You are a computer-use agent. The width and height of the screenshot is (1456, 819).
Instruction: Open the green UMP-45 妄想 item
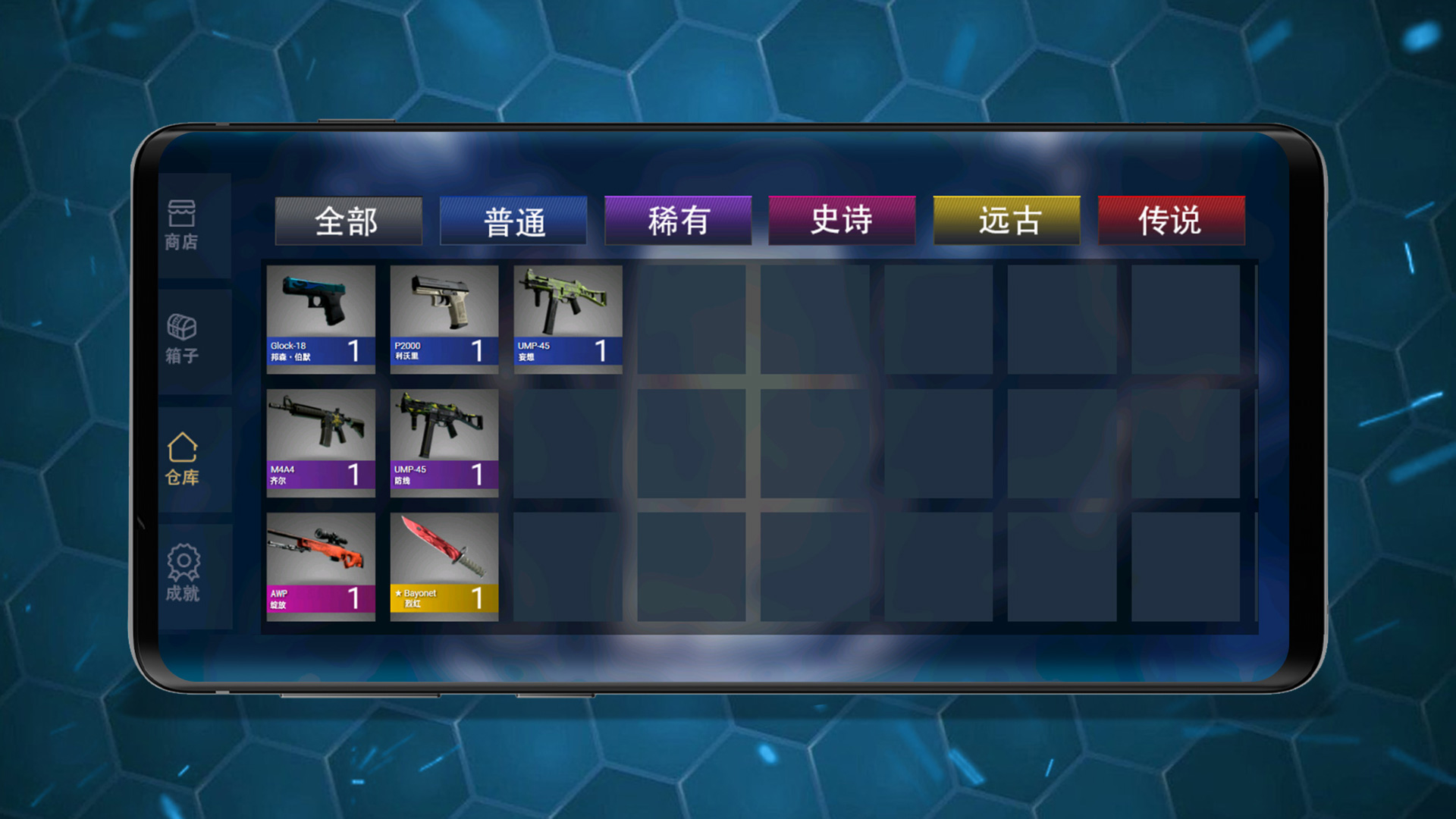coord(566,315)
